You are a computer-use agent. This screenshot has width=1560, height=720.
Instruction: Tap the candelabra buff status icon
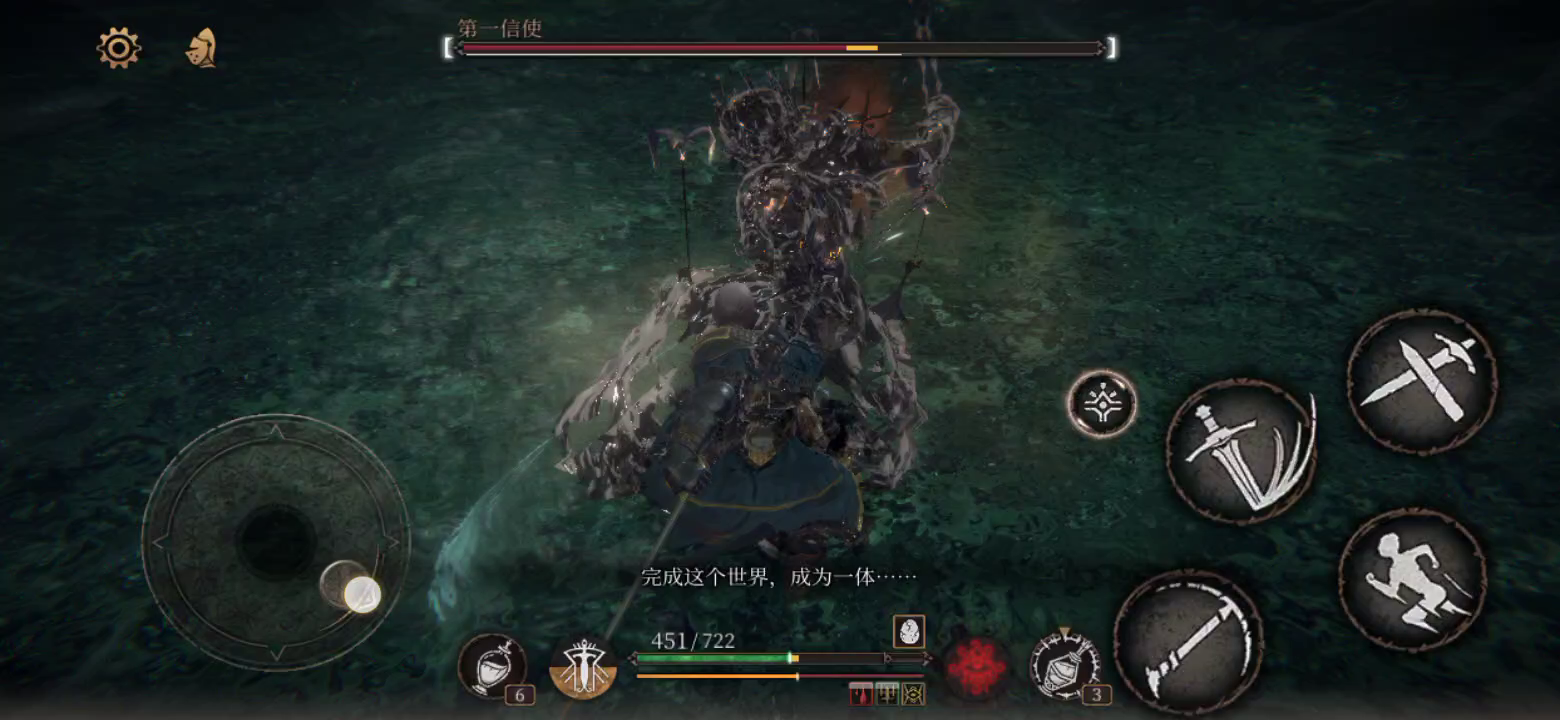886,693
